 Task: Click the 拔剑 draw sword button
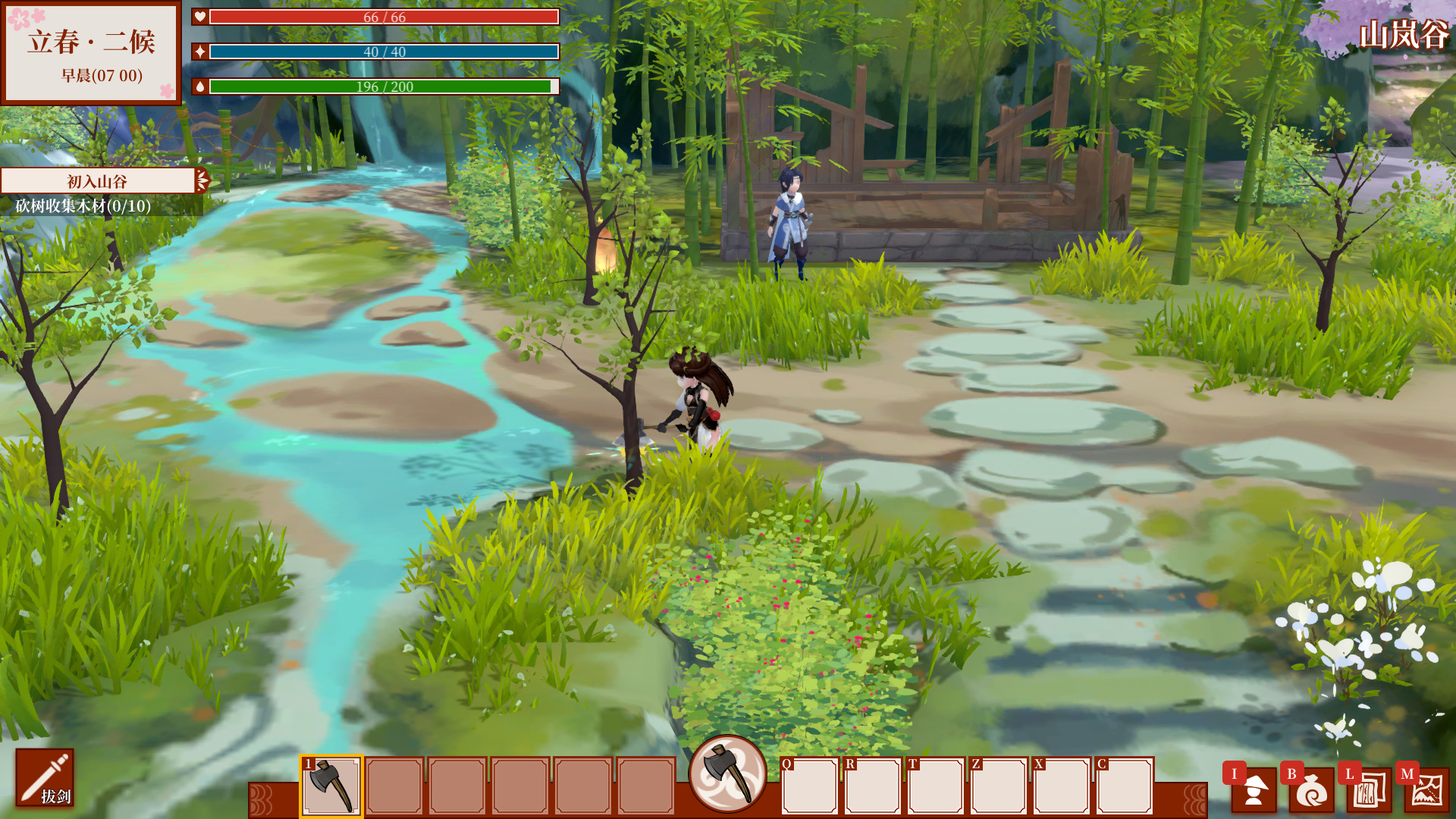(x=45, y=778)
